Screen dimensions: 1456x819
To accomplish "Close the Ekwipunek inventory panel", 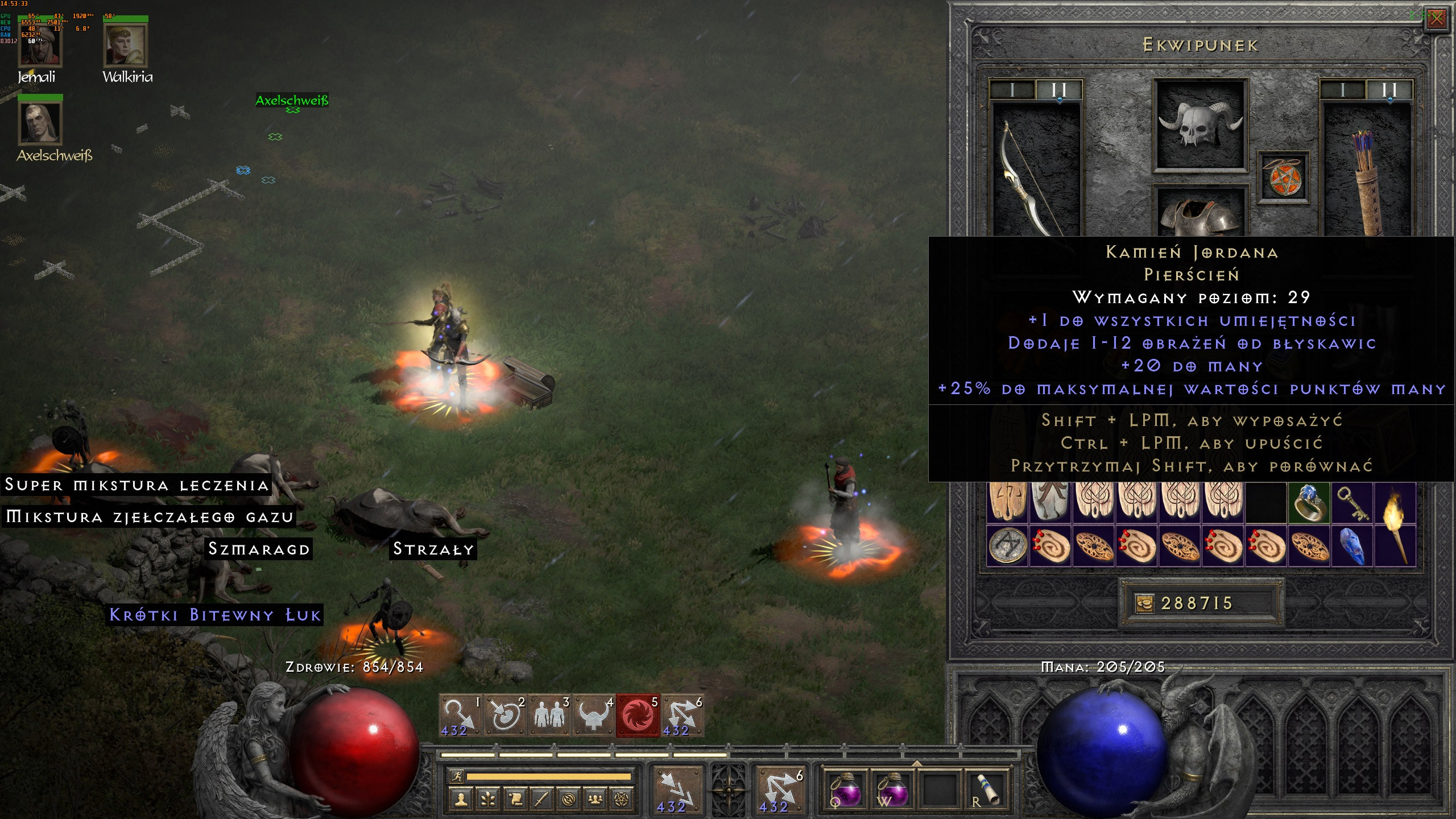I will click(x=1436, y=19).
